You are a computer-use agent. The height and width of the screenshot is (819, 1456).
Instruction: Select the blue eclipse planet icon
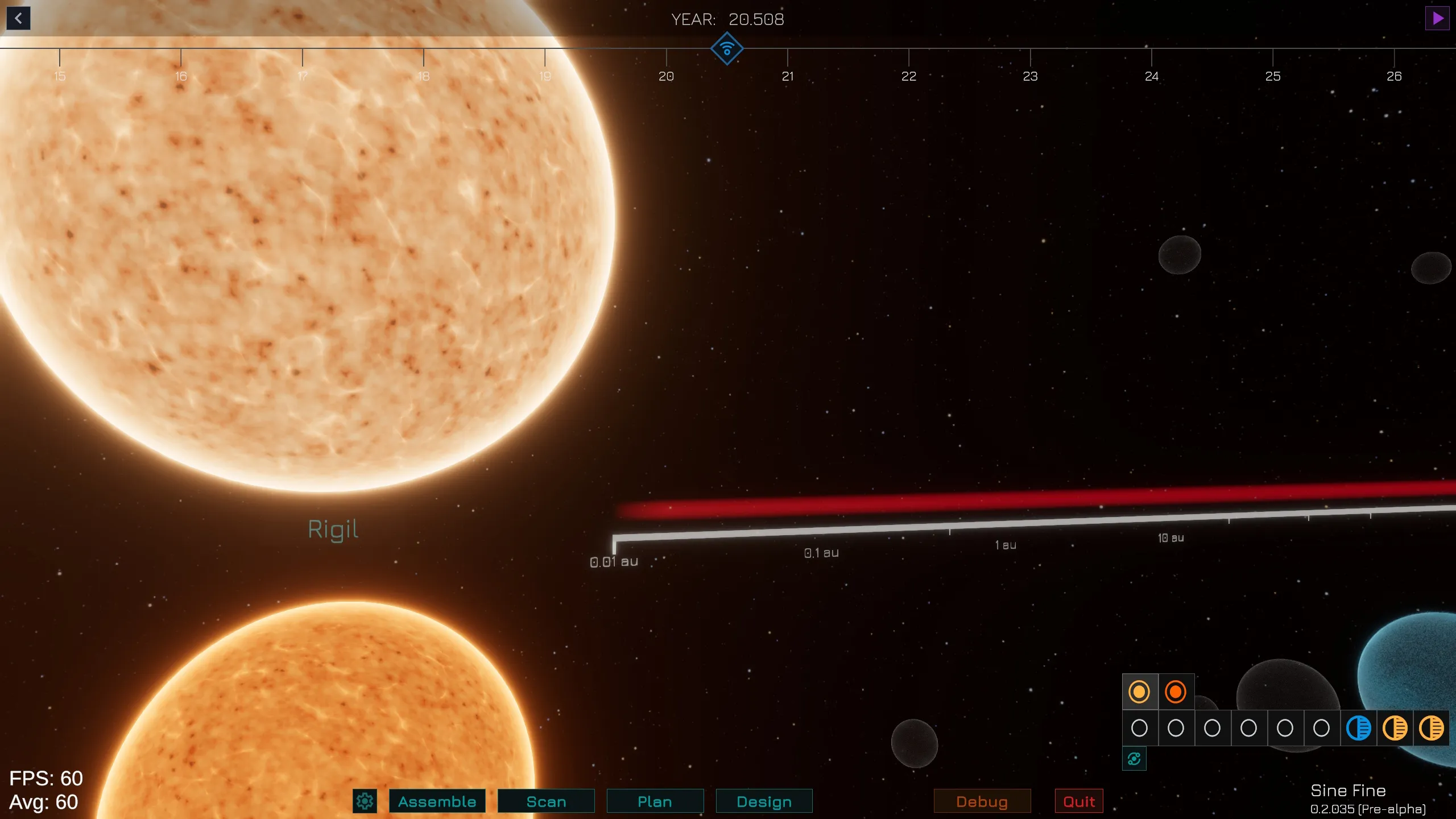click(1358, 728)
